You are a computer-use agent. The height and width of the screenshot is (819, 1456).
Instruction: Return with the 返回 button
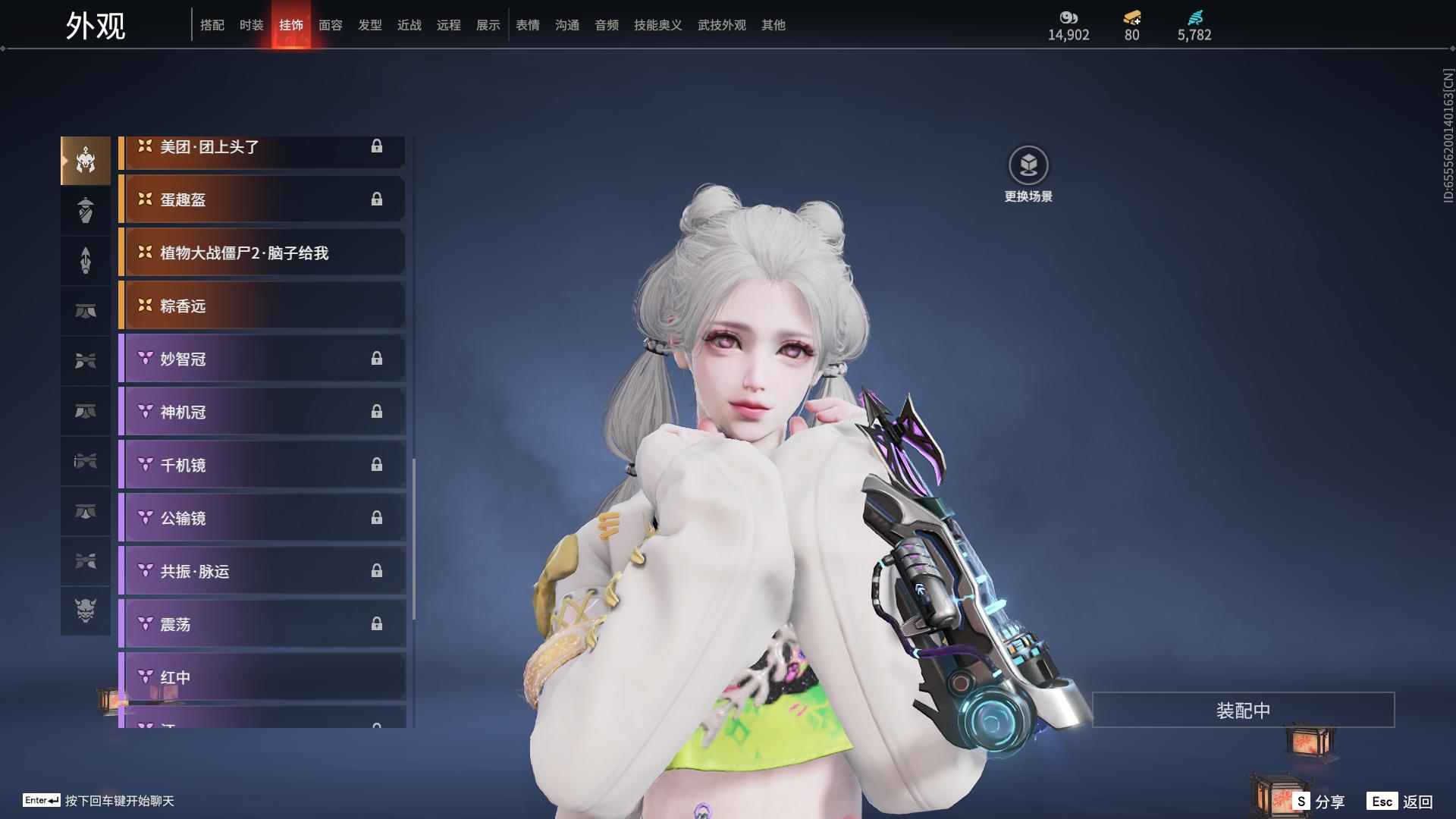(1400, 801)
